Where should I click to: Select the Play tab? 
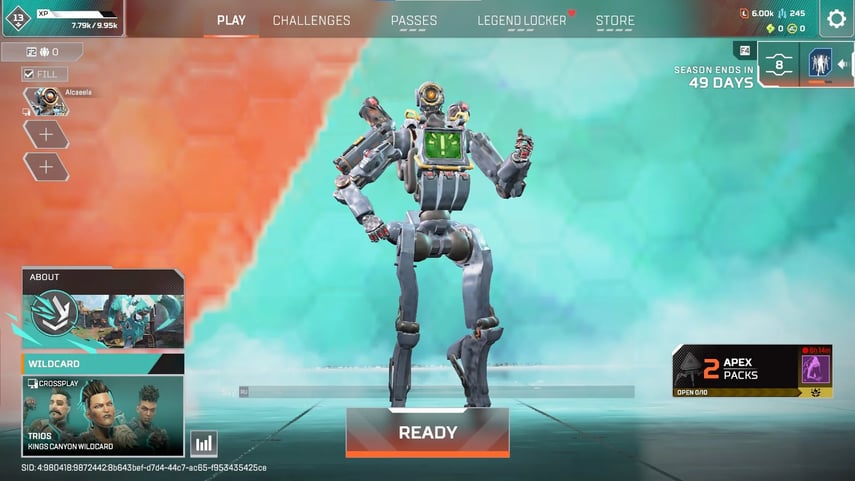pos(231,20)
